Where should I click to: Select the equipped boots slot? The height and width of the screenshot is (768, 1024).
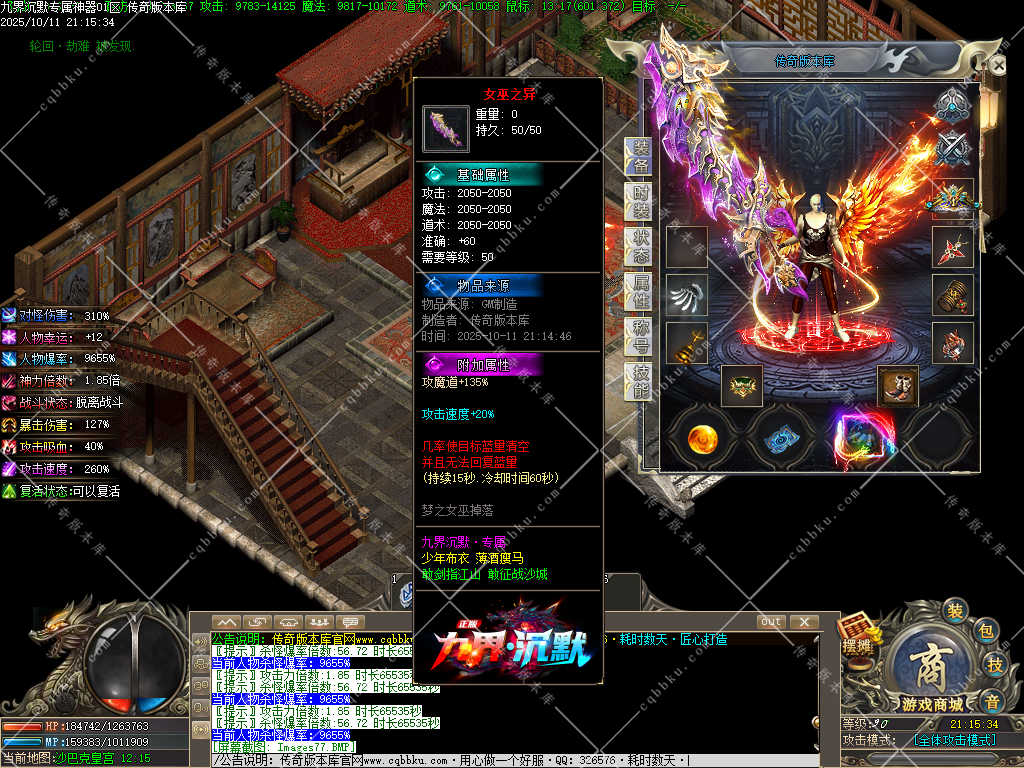click(x=897, y=386)
